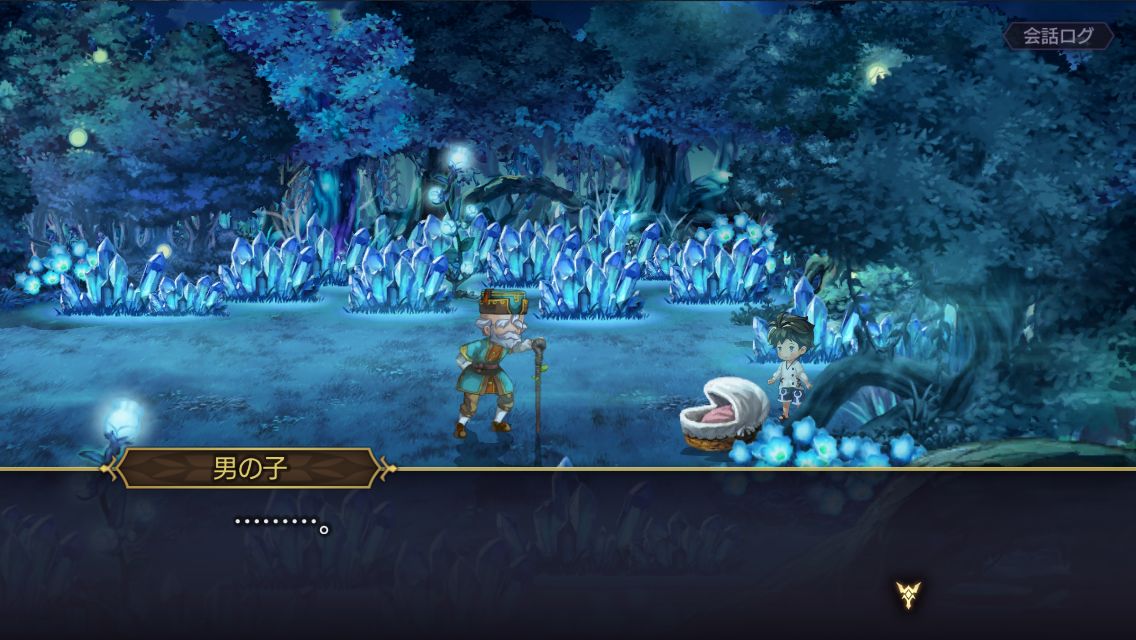Open the 会話ログ conversation log
The width and height of the screenshot is (1136, 640).
pos(1058,37)
